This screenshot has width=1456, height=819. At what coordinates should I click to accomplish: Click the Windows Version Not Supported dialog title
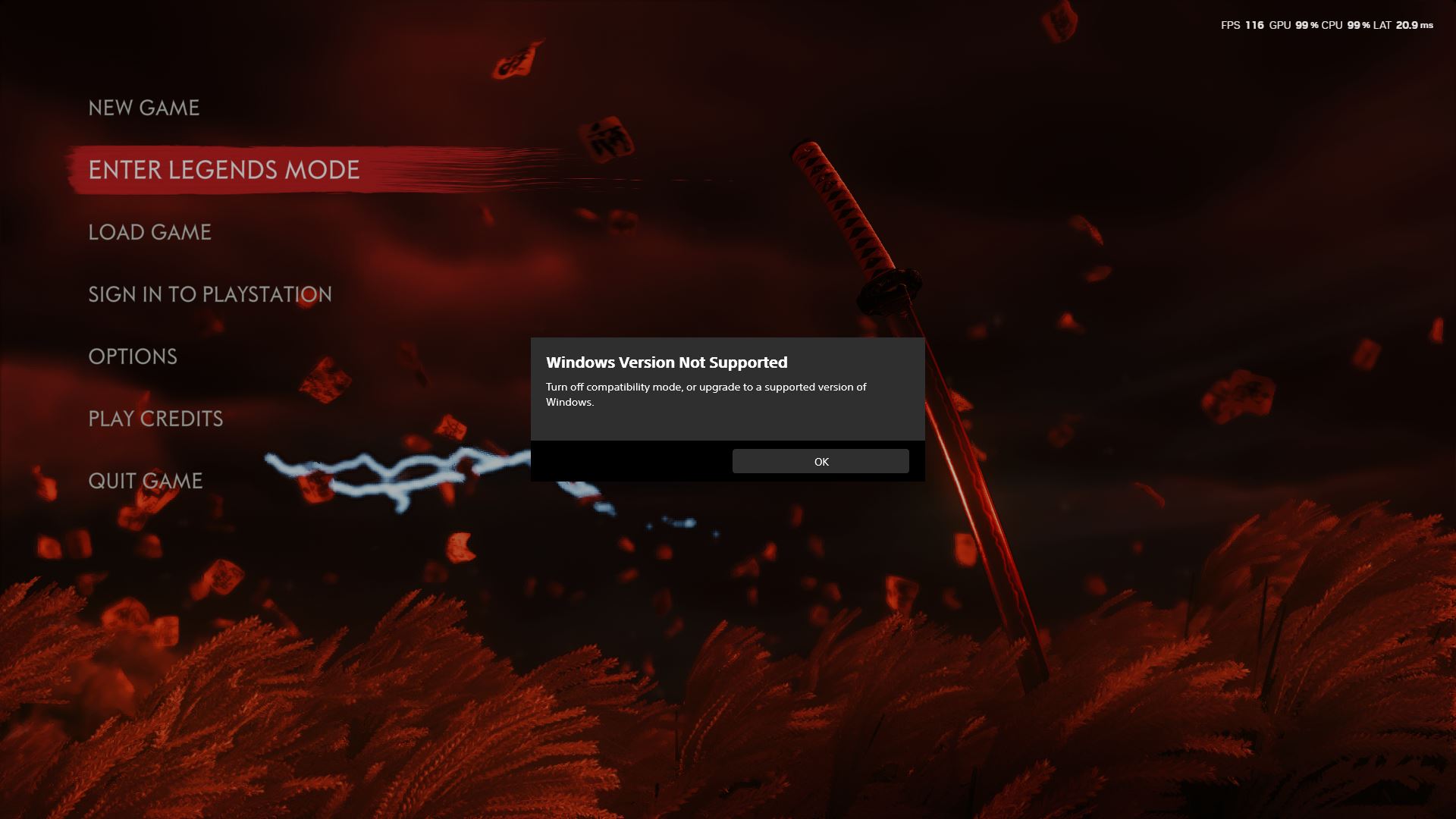pyautogui.click(x=667, y=362)
